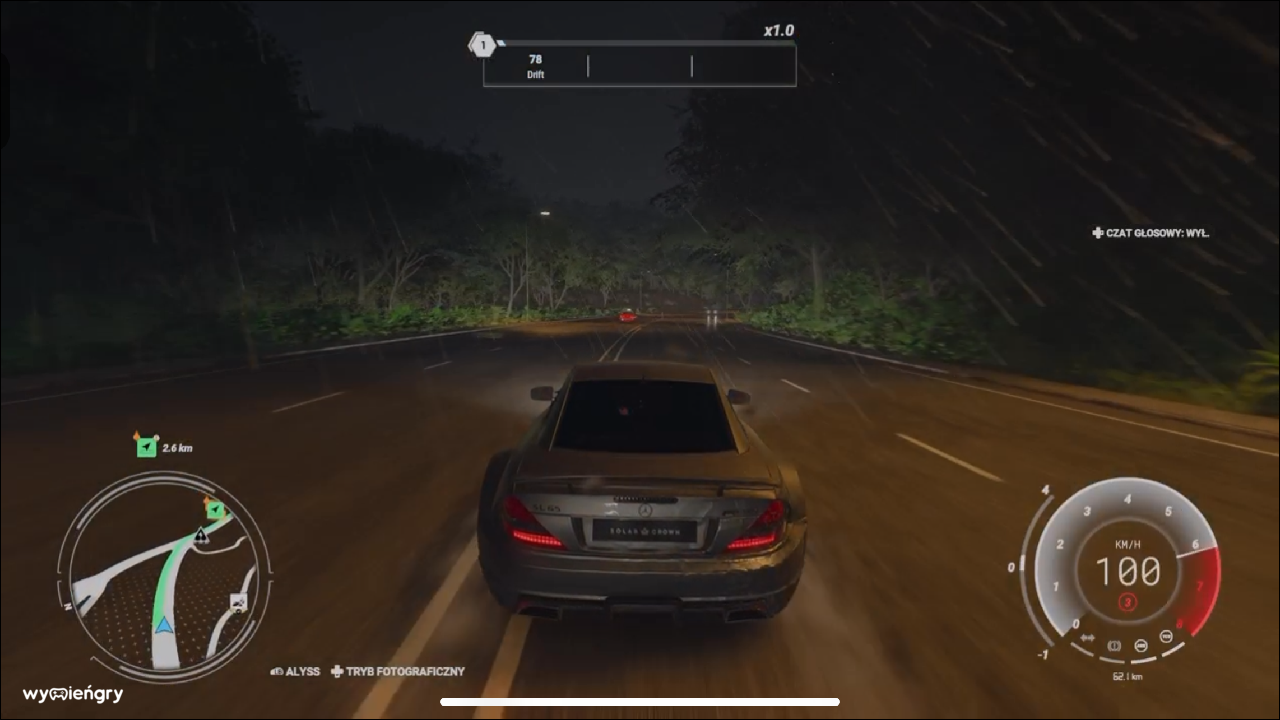
Task: Toggle the ABS indicator under the speedometer
Action: pyautogui.click(x=1140, y=646)
